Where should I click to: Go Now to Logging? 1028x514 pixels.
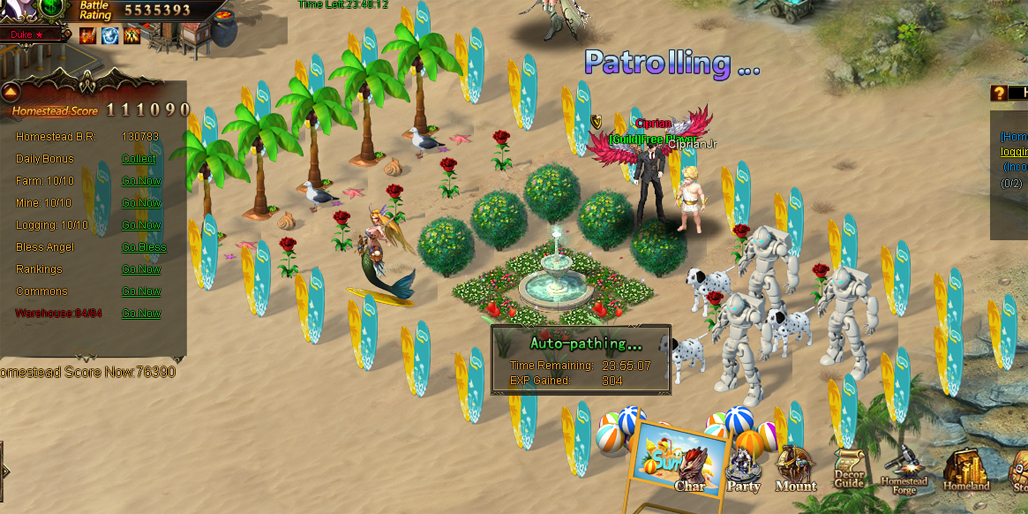141,225
